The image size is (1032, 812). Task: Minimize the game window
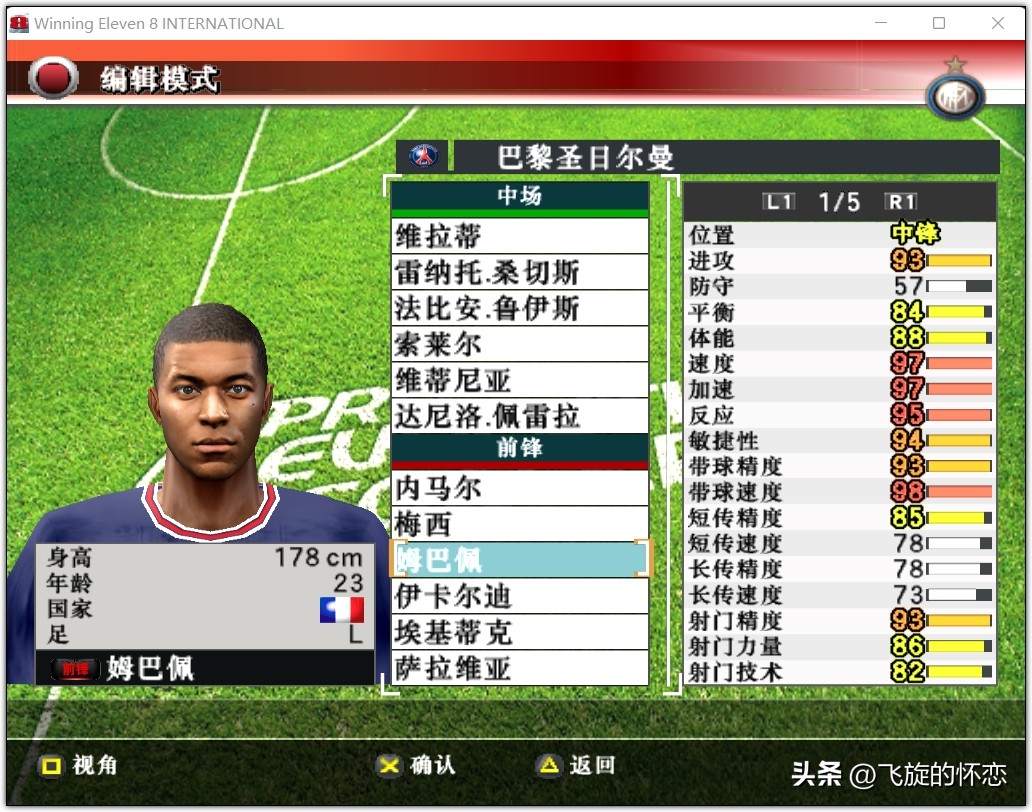tap(879, 23)
